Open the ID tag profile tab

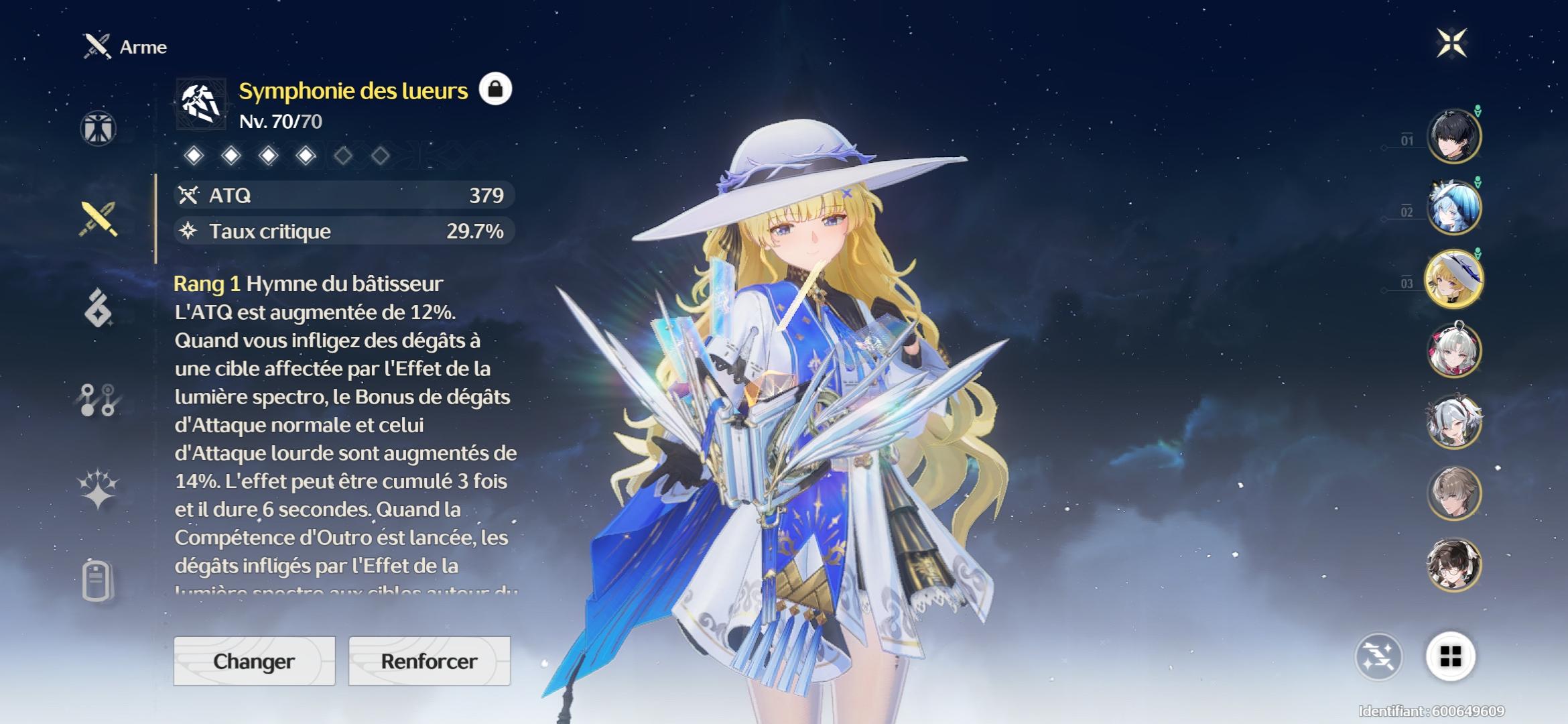point(99,580)
